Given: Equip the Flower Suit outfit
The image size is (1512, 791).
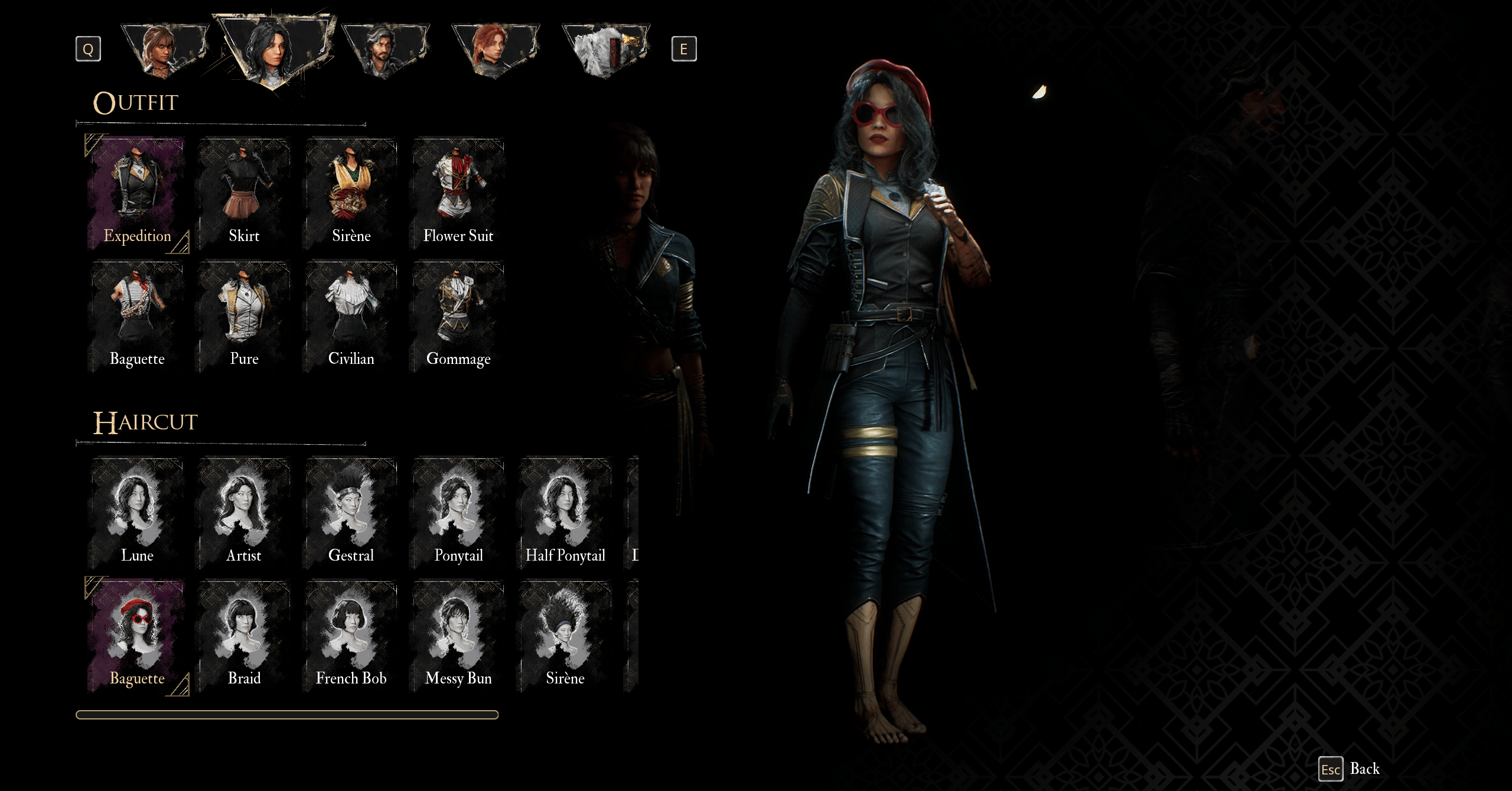Looking at the screenshot, I should click(x=458, y=193).
